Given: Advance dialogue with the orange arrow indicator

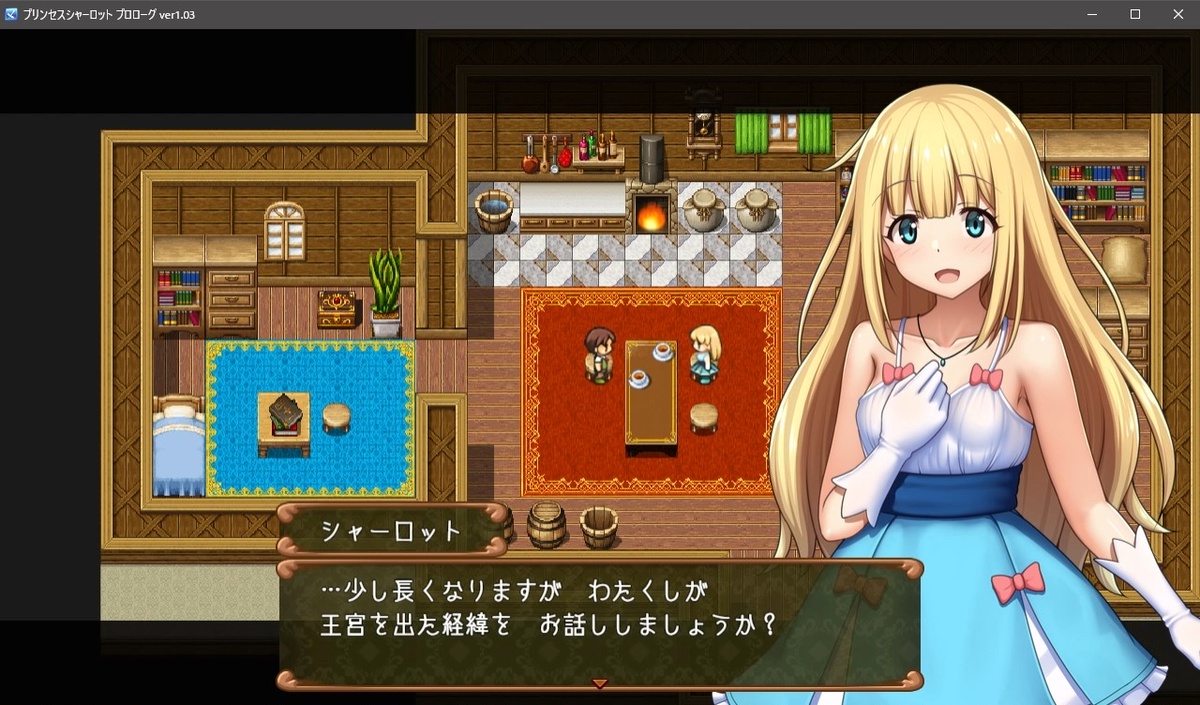Looking at the screenshot, I should pyautogui.click(x=600, y=684).
